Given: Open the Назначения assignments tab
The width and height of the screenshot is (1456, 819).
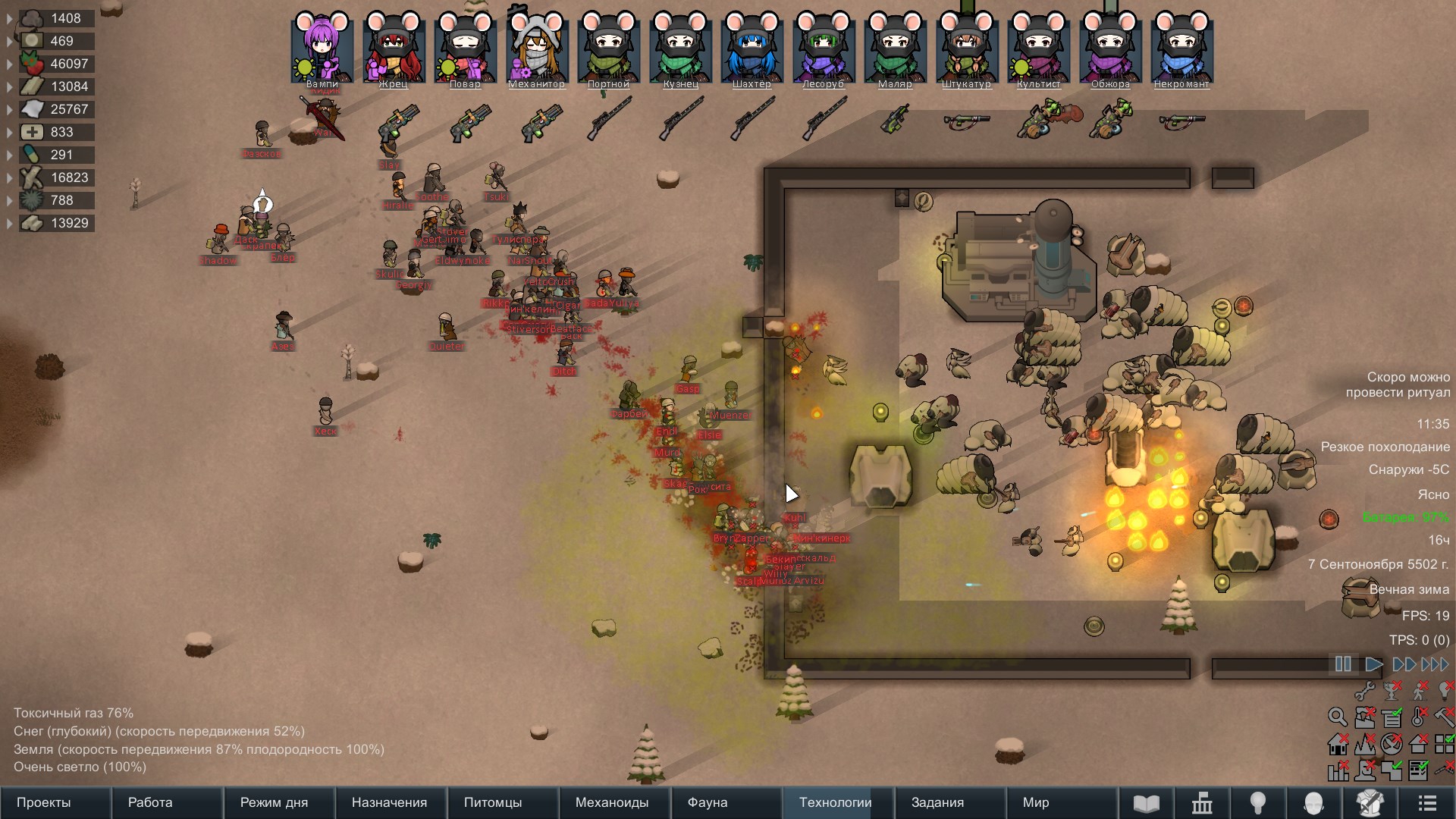Looking at the screenshot, I should coord(390,802).
